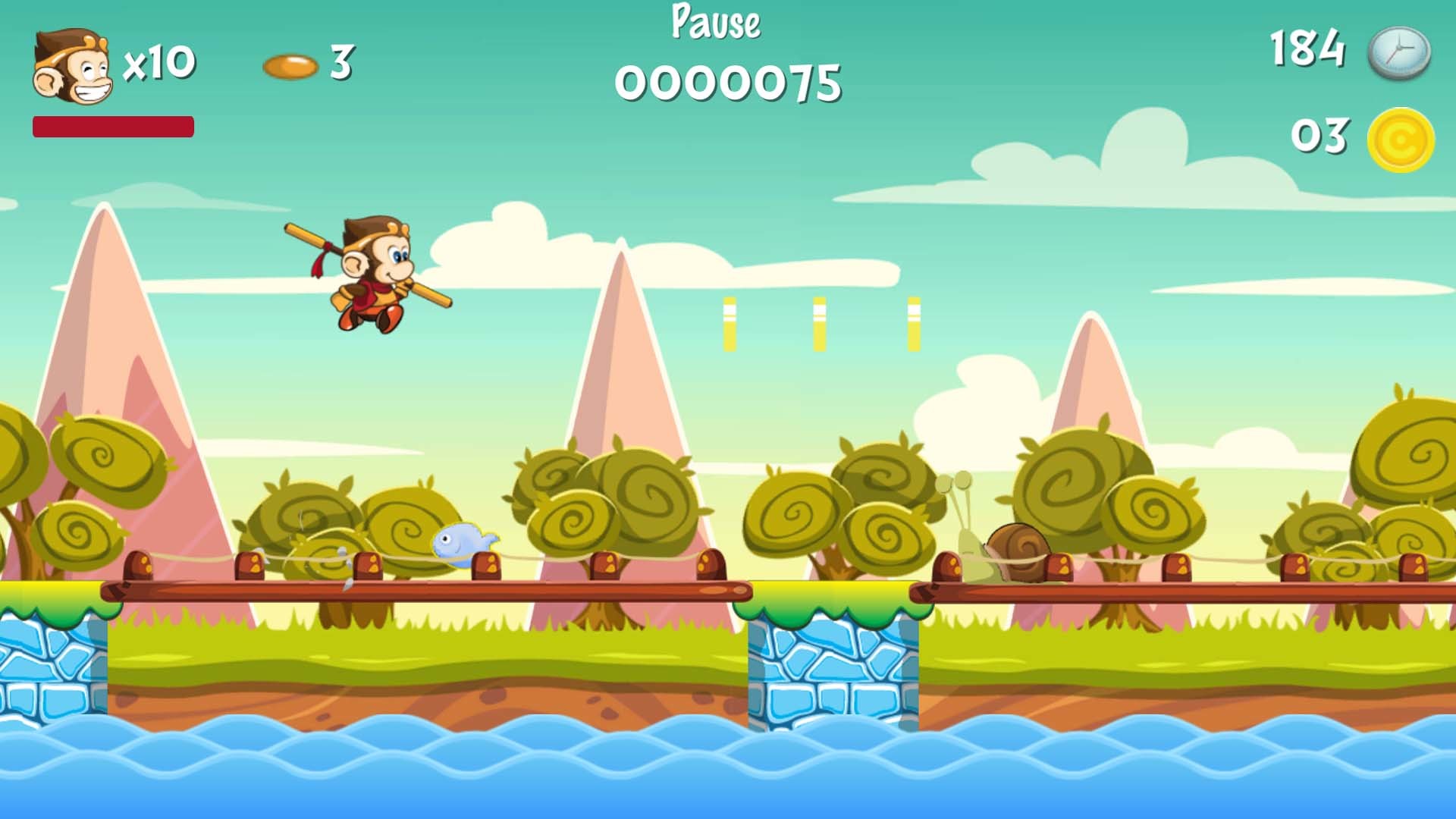Click the timer value 184
The height and width of the screenshot is (819, 1456).
[x=1309, y=47]
